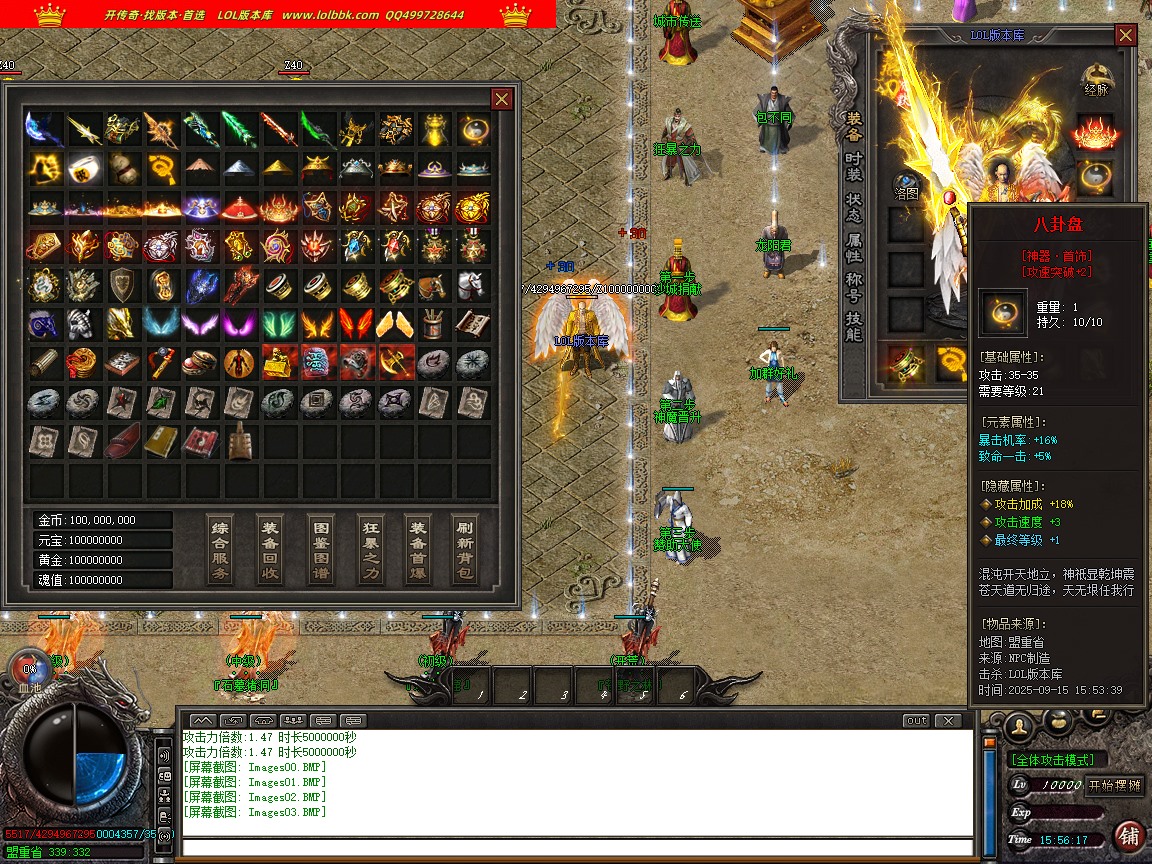The image size is (1152, 864).
Task: Click the 洛图 orb icon
Action: pyautogui.click(x=906, y=186)
